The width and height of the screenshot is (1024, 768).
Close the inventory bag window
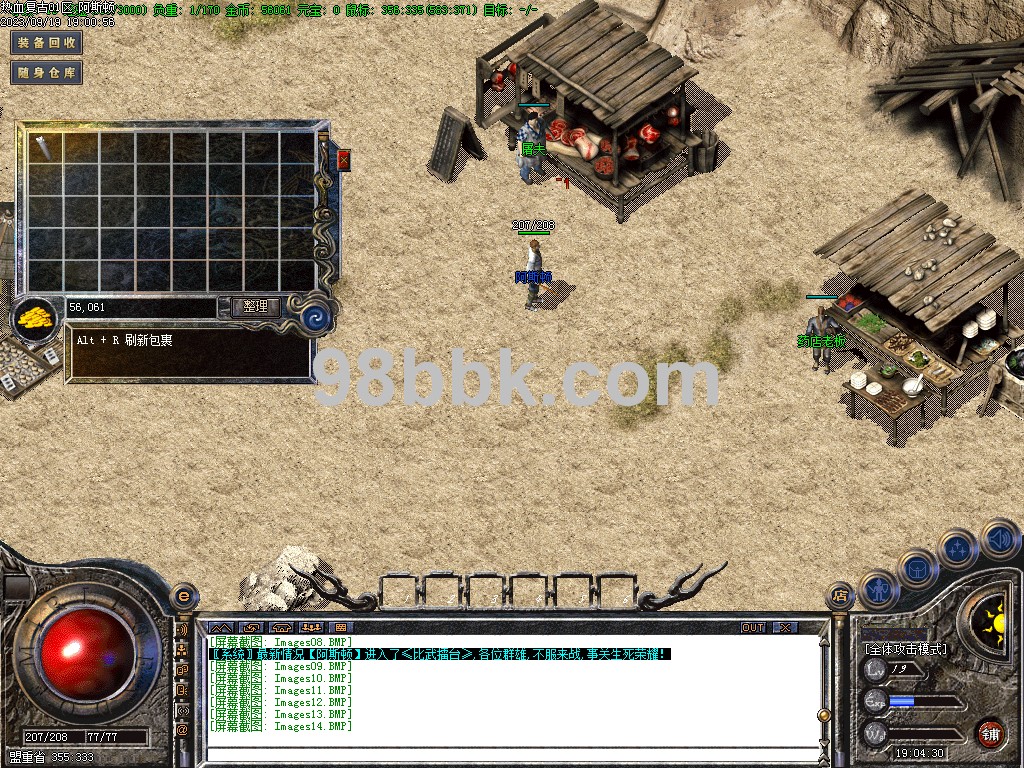pyautogui.click(x=344, y=160)
